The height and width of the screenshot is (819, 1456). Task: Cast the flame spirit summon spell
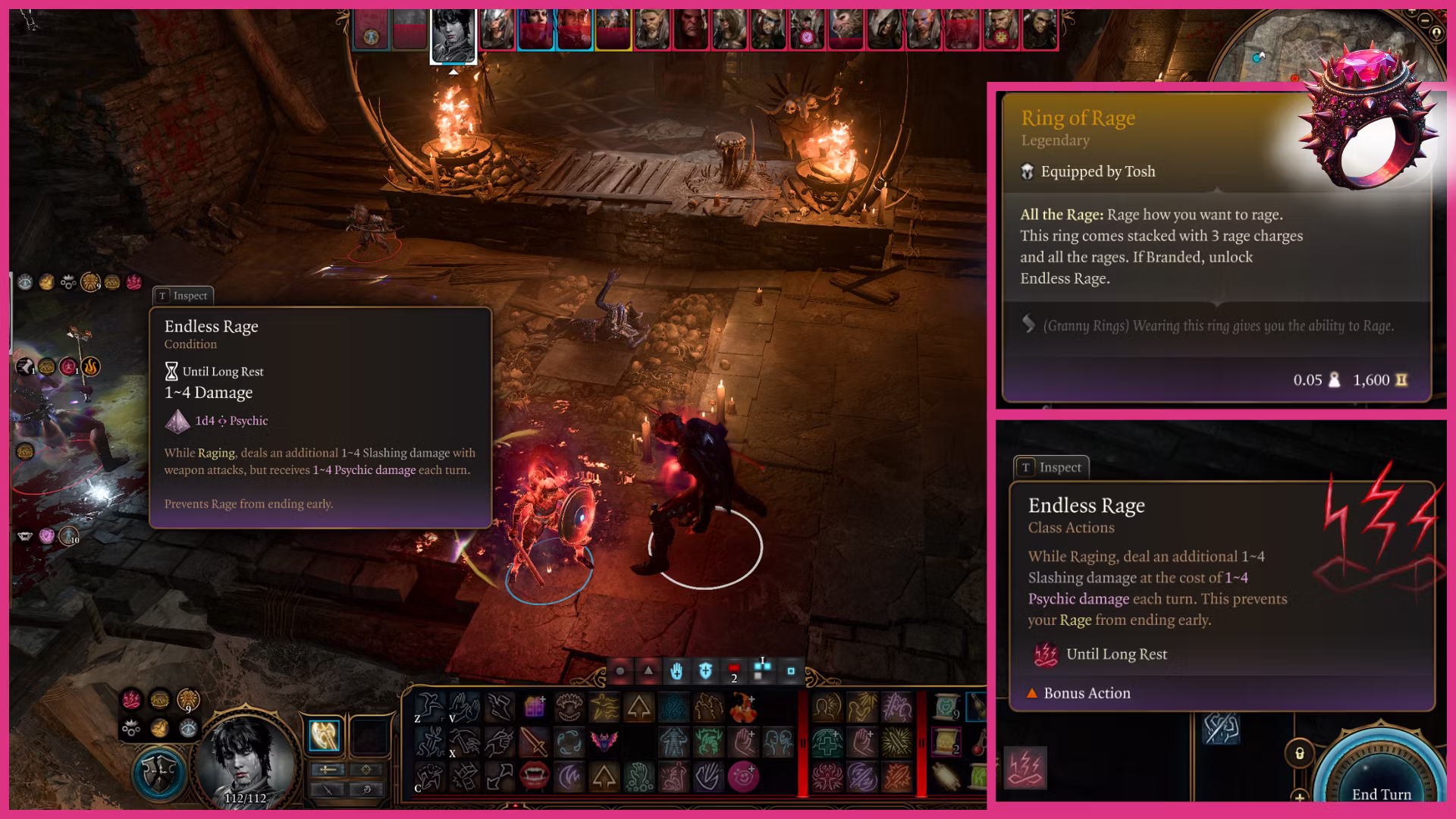coord(742,708)
